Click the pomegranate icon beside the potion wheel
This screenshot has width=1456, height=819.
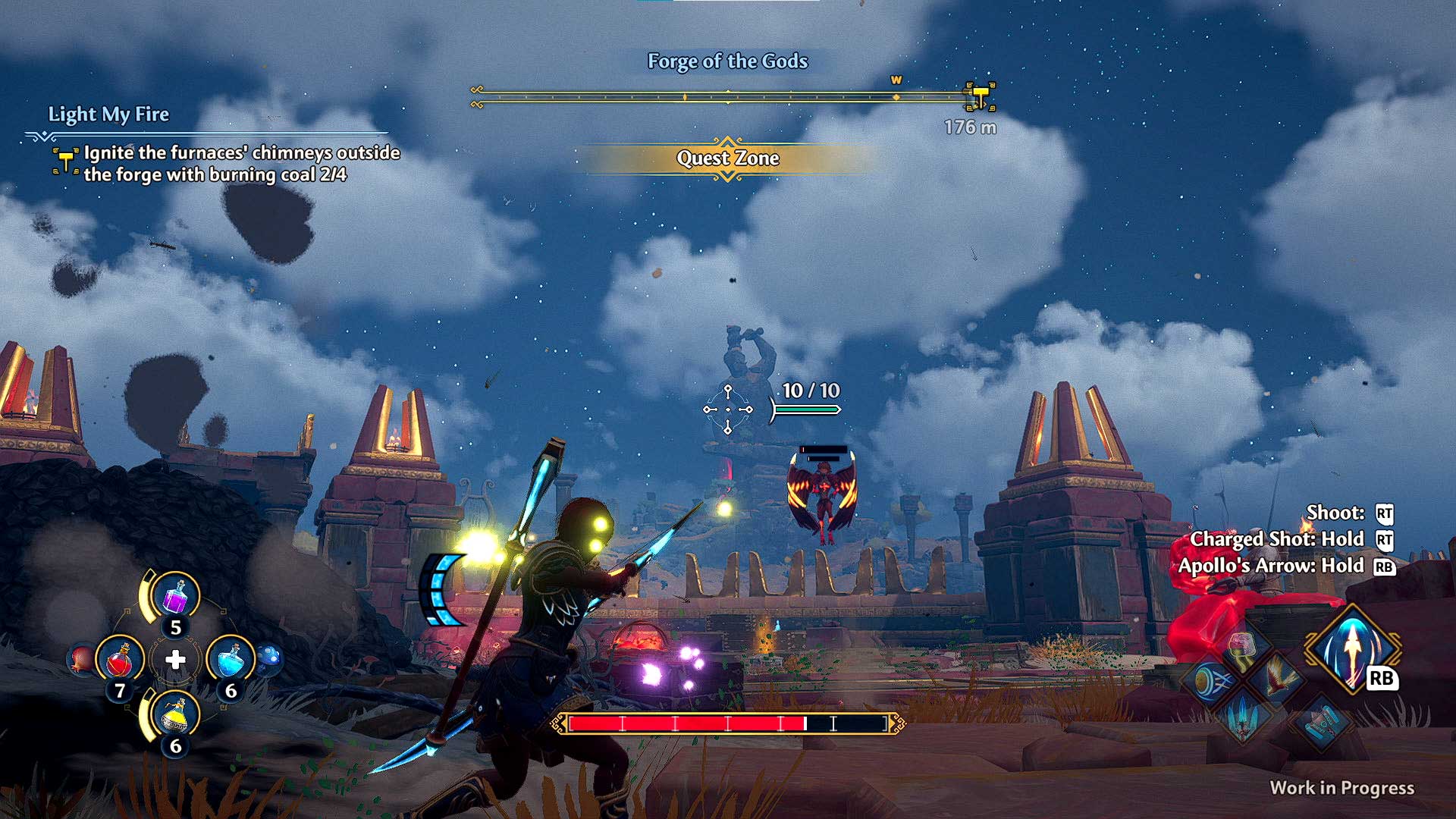pos(81,658)
